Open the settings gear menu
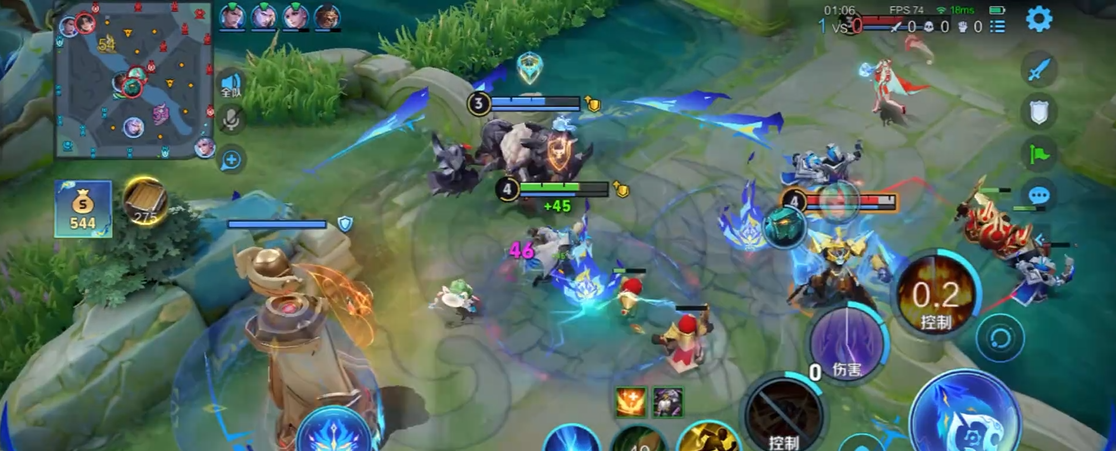The width and height of the screenshot is (1116, 451). click(1039, 18)
